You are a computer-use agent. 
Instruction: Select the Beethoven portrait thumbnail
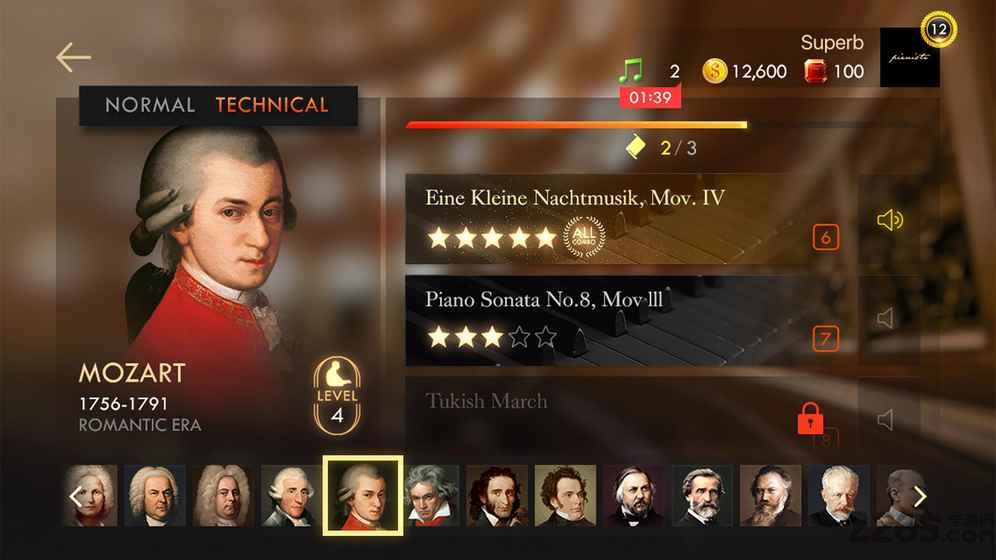click(431, 496)
